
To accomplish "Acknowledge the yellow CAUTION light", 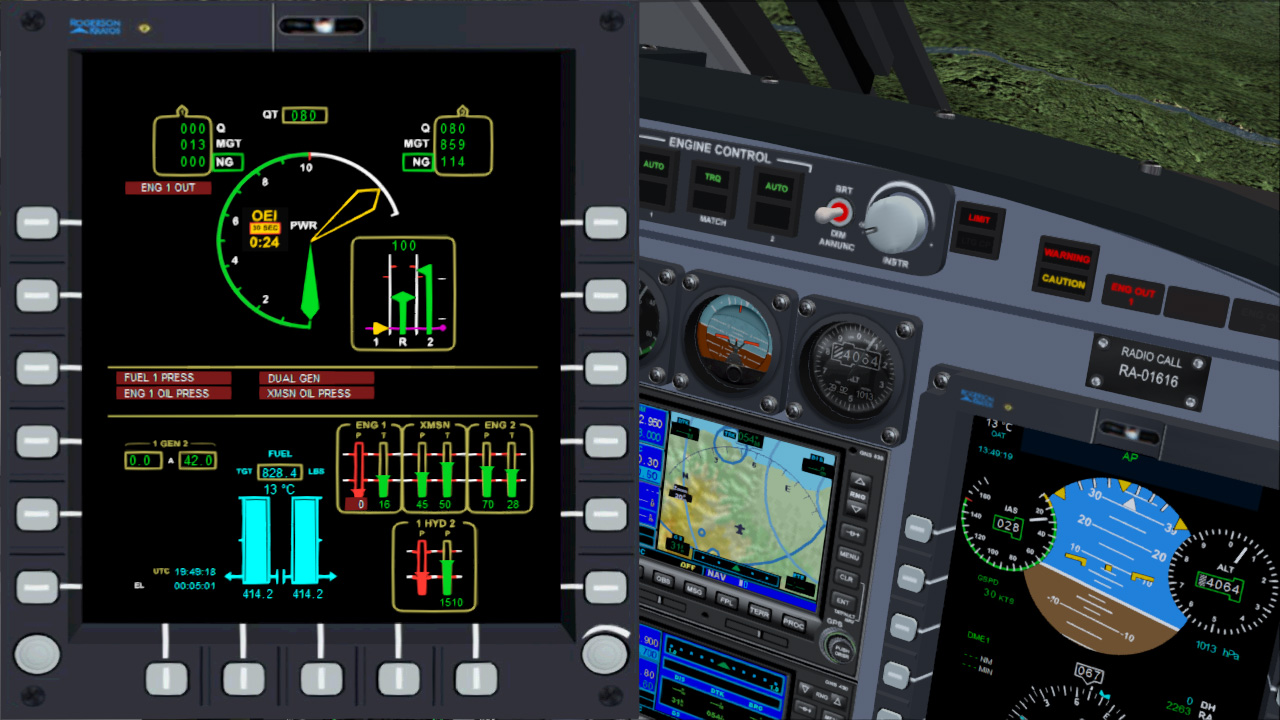I will 1063,282.
